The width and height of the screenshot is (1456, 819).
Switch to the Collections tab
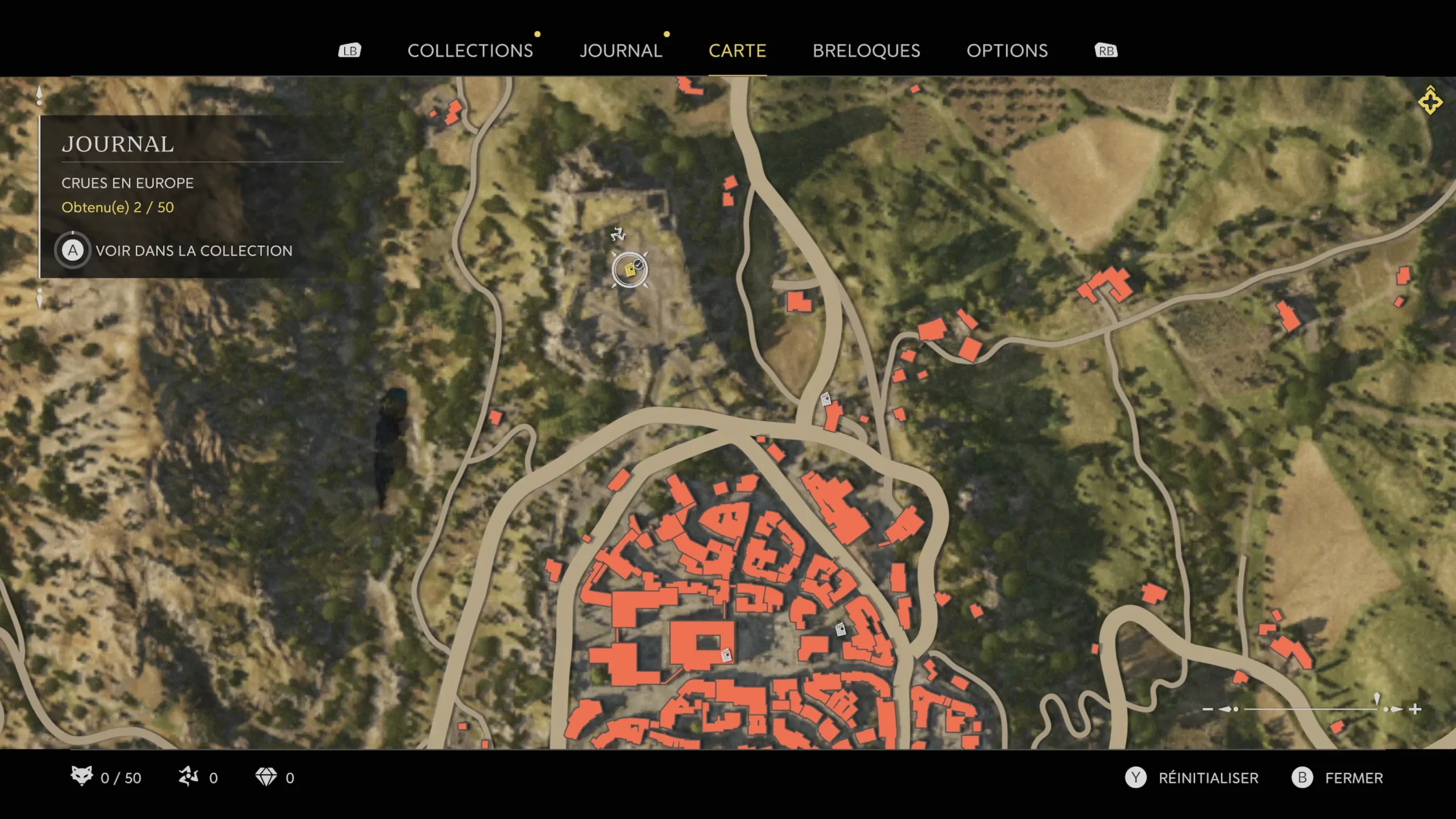[470, 51]
